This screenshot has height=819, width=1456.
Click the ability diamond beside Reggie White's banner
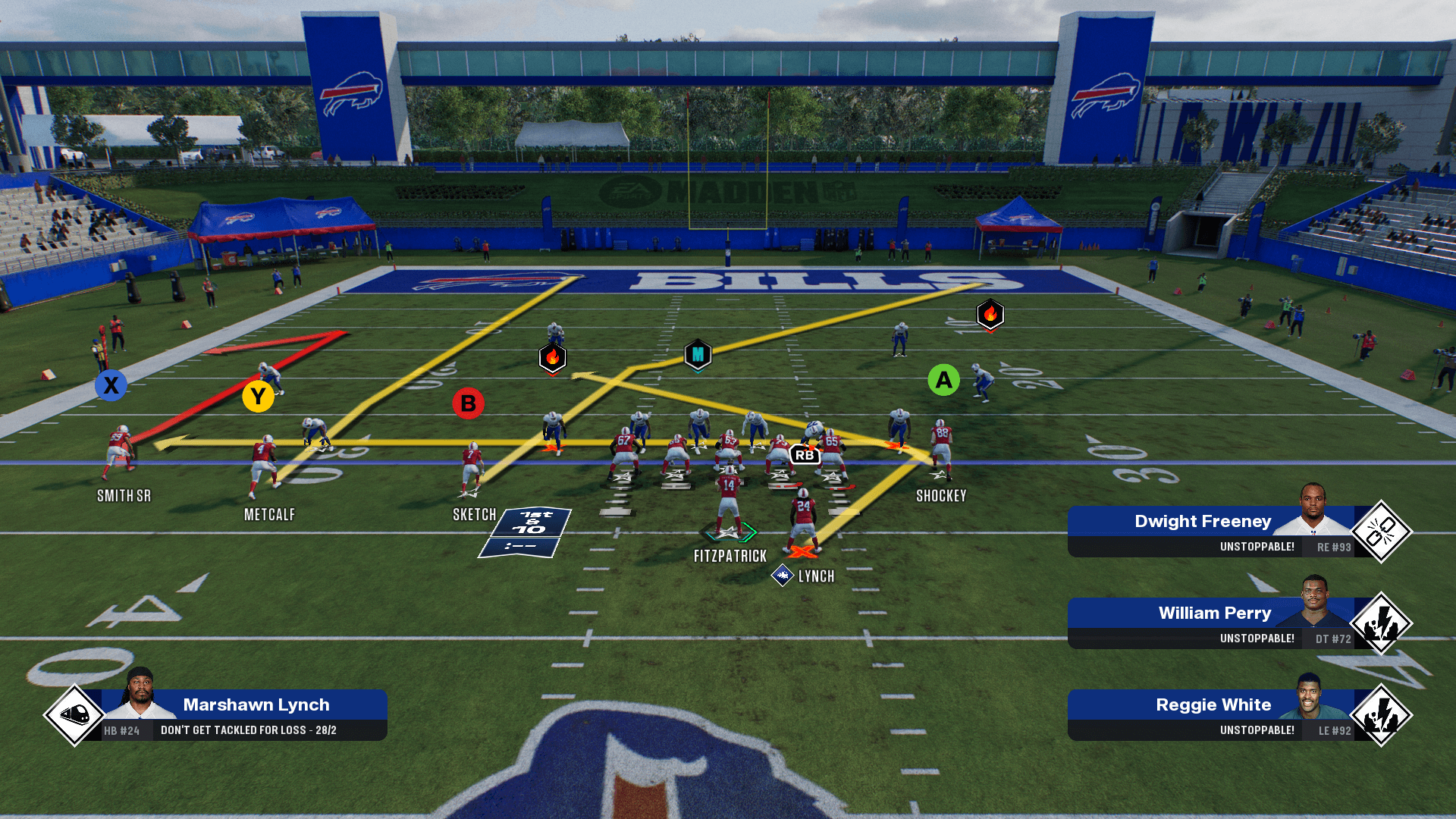click(1381, 715)
